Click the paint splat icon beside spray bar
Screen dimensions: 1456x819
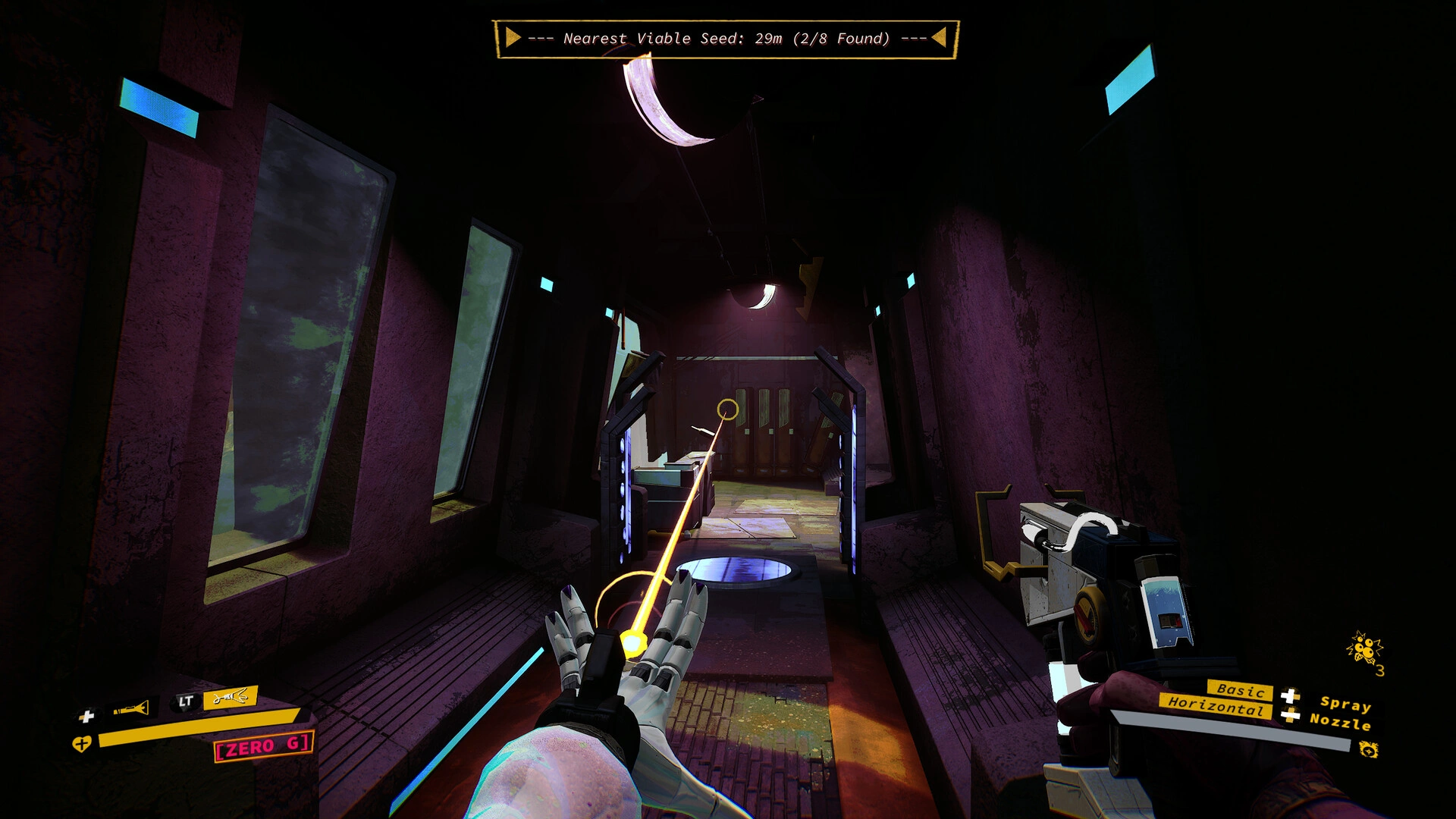click(x=1368, y=750)
